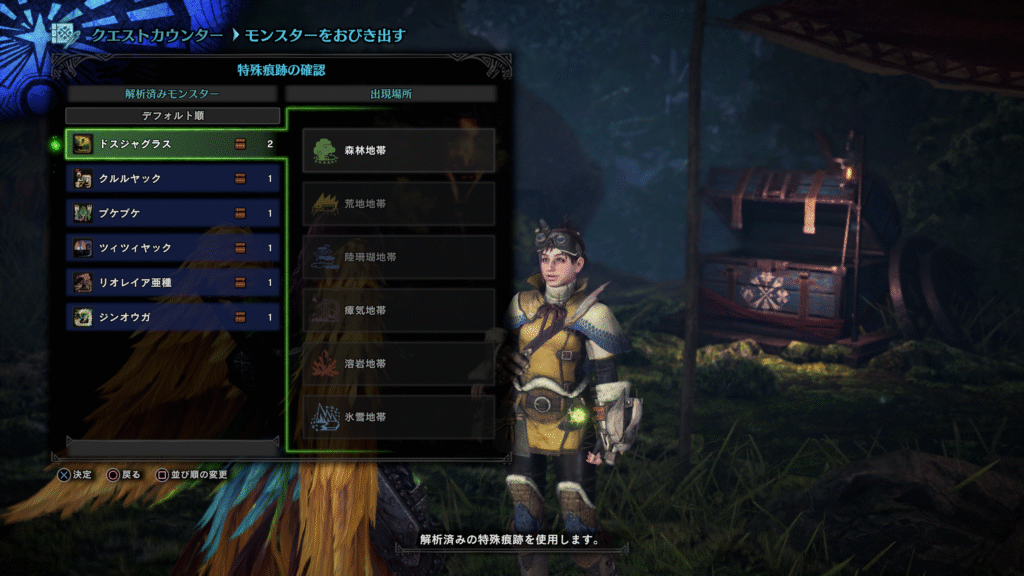Click the デフォルト順 sort order bar
Image resolution: width=1024 pixels, height=576 pixels.
tap(173, 116)
